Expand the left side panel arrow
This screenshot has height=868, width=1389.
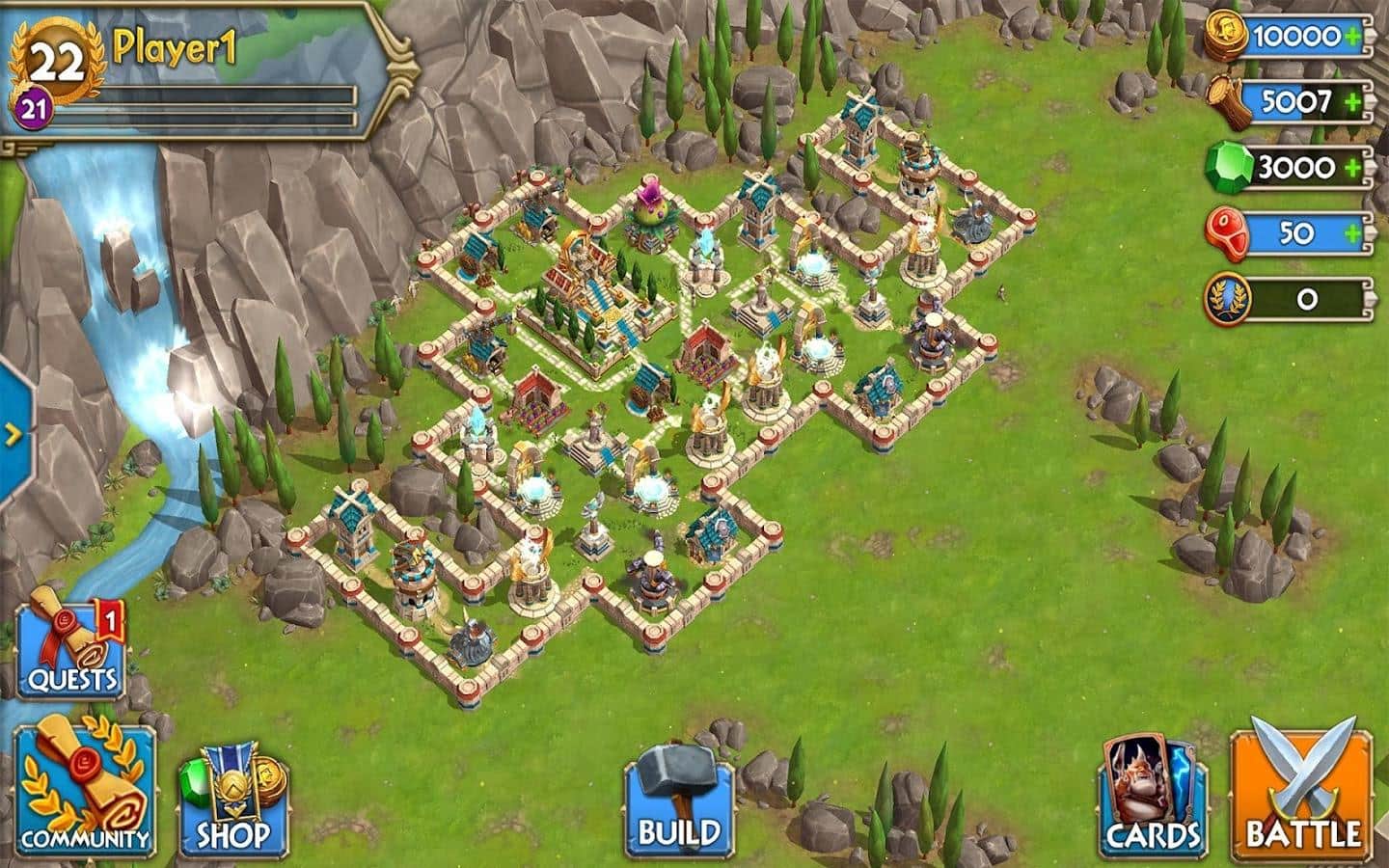(14, 434)
